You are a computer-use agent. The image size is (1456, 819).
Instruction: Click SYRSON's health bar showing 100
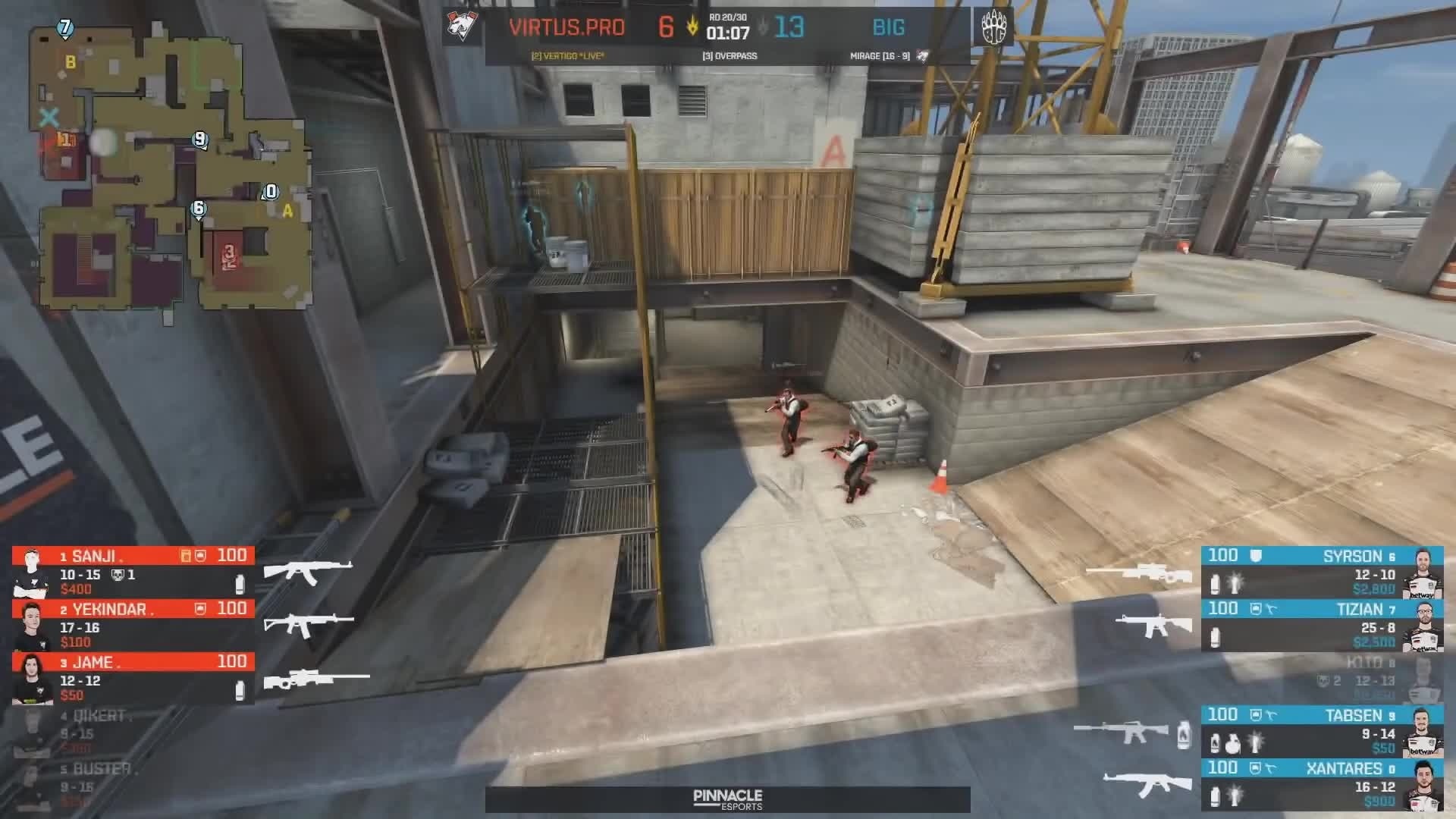pos(1223,556)
